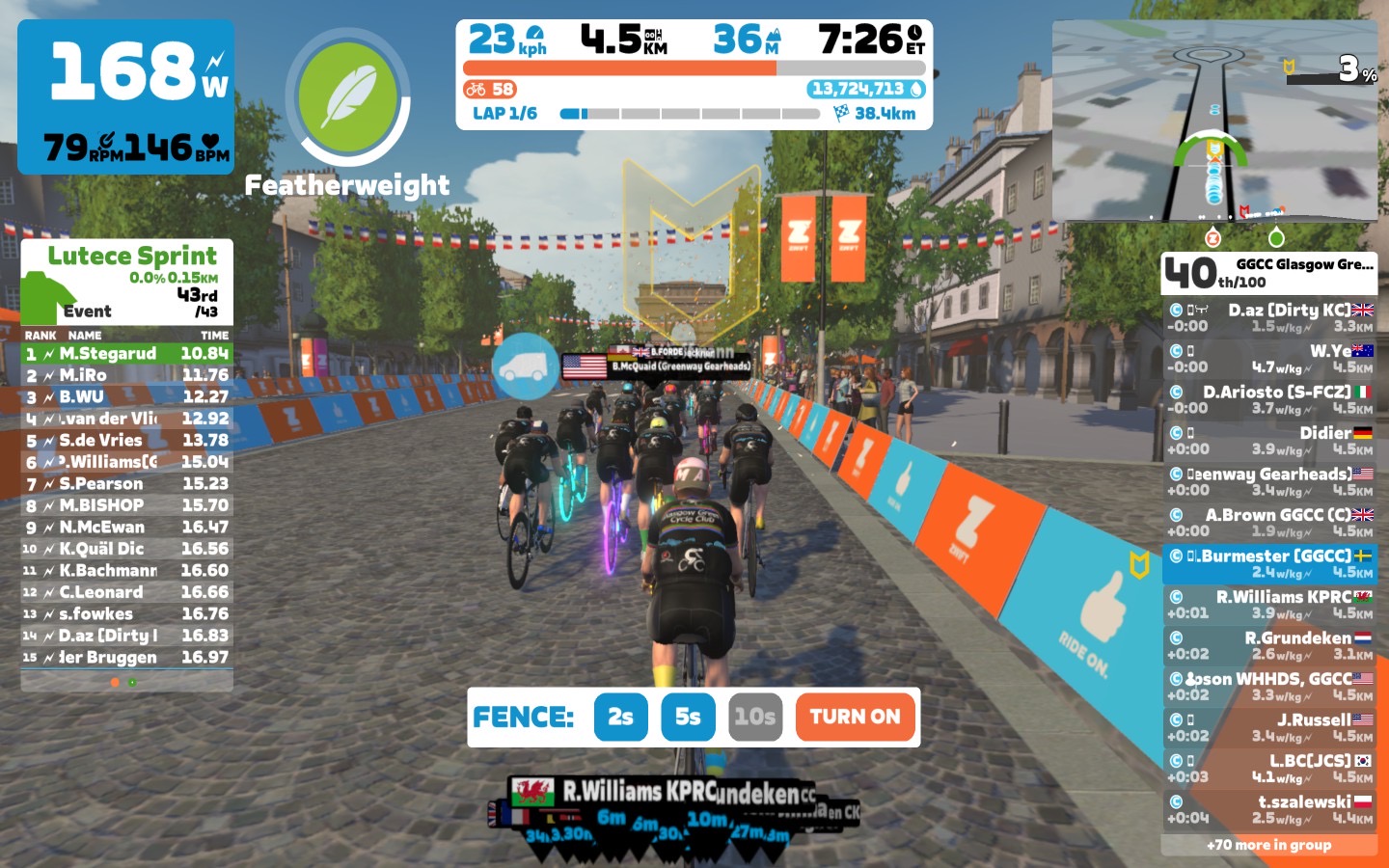Select R.Williams KPRC rider row
The width and height of the screenshot is (1389, 868).
(1268, 605)
